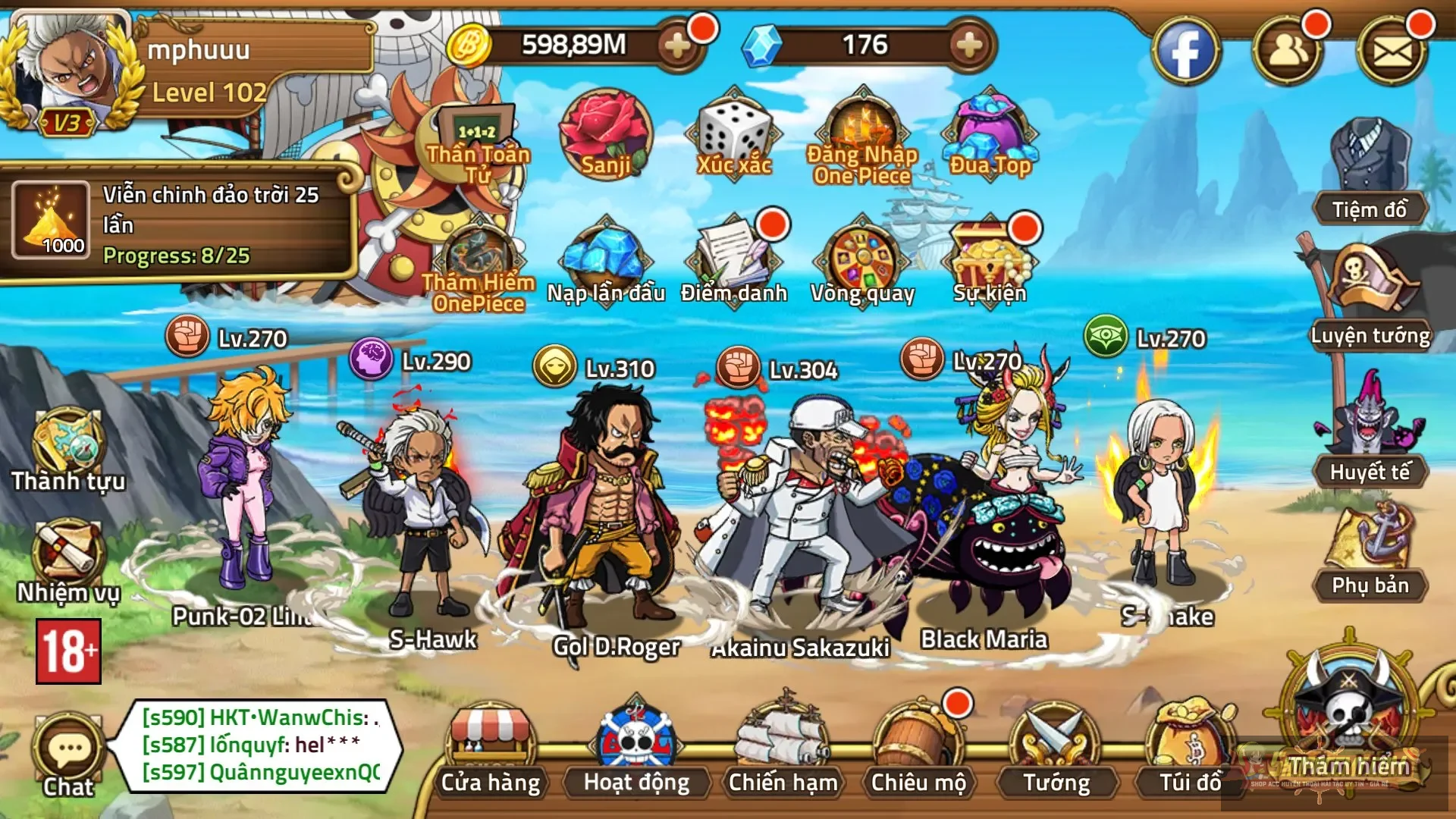
Task: Open the friends list icon
Action: coord(1288,52)
